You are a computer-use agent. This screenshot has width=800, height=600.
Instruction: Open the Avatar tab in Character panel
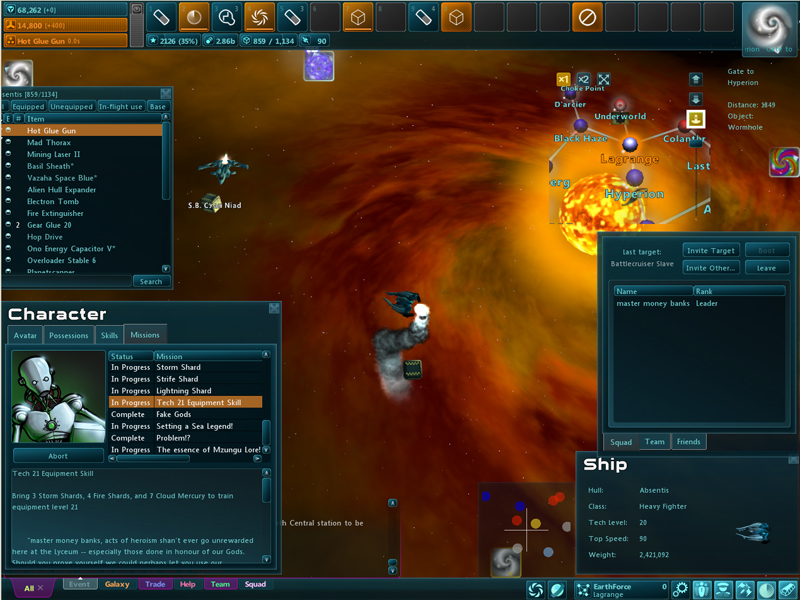[x=24, y=336]
